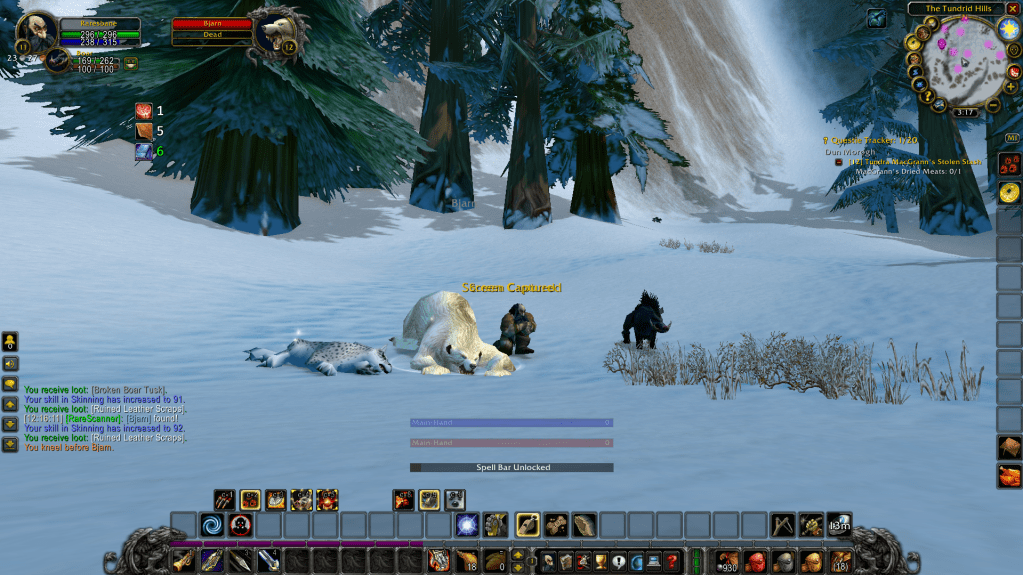
Task: Select the item with 13m cooldown
Action: [x=839, y=524]
